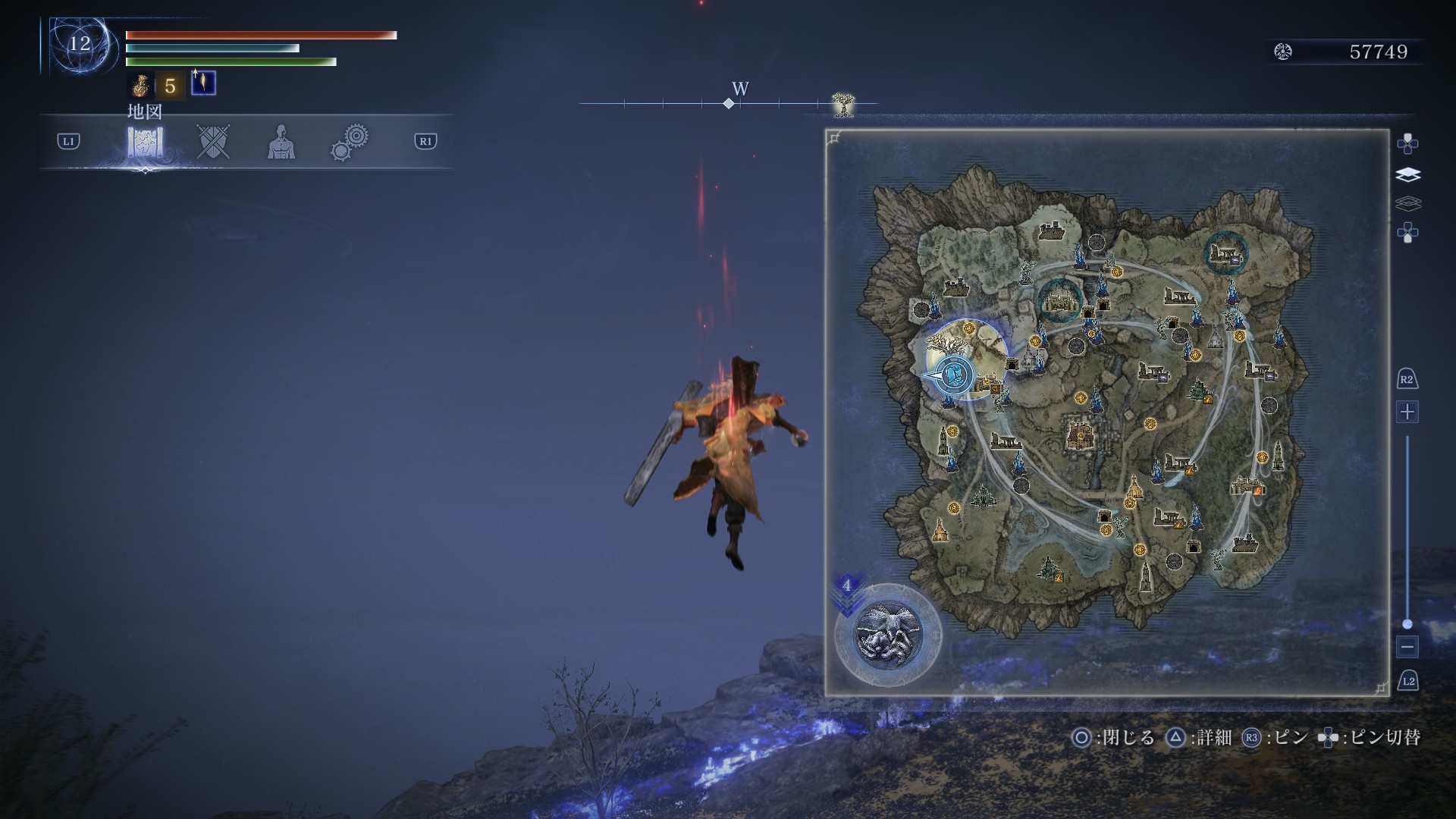Image resolution: width=1456 pixels, height=819 pixels.
Task: Zoom out with the map minus button
Action: pyautogui.click(x=1407, y=648)
